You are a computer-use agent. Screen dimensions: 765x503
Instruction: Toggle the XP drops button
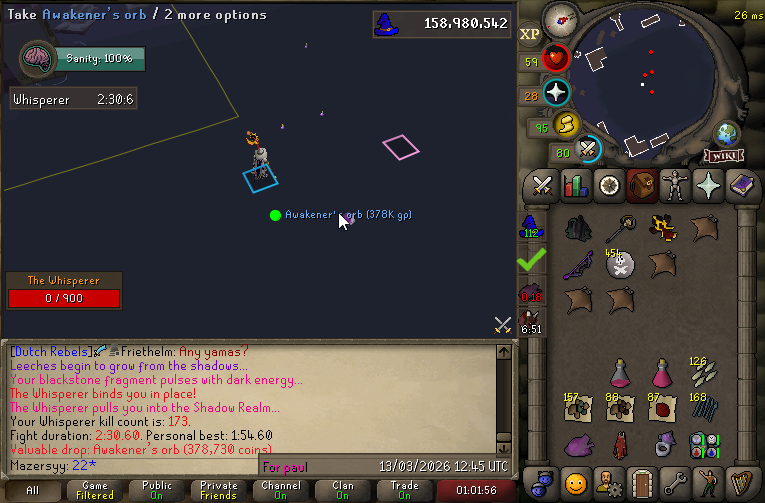[530, 34]
